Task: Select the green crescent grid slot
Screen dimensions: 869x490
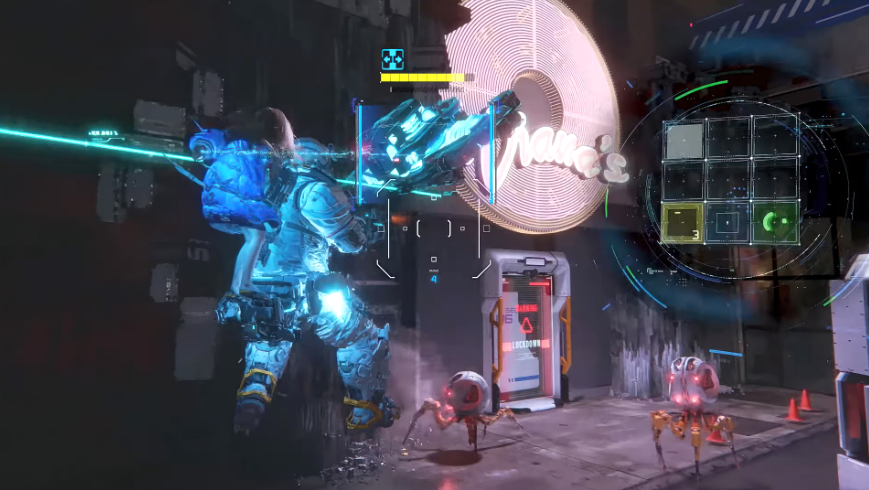Action: (x=775, y=221)
